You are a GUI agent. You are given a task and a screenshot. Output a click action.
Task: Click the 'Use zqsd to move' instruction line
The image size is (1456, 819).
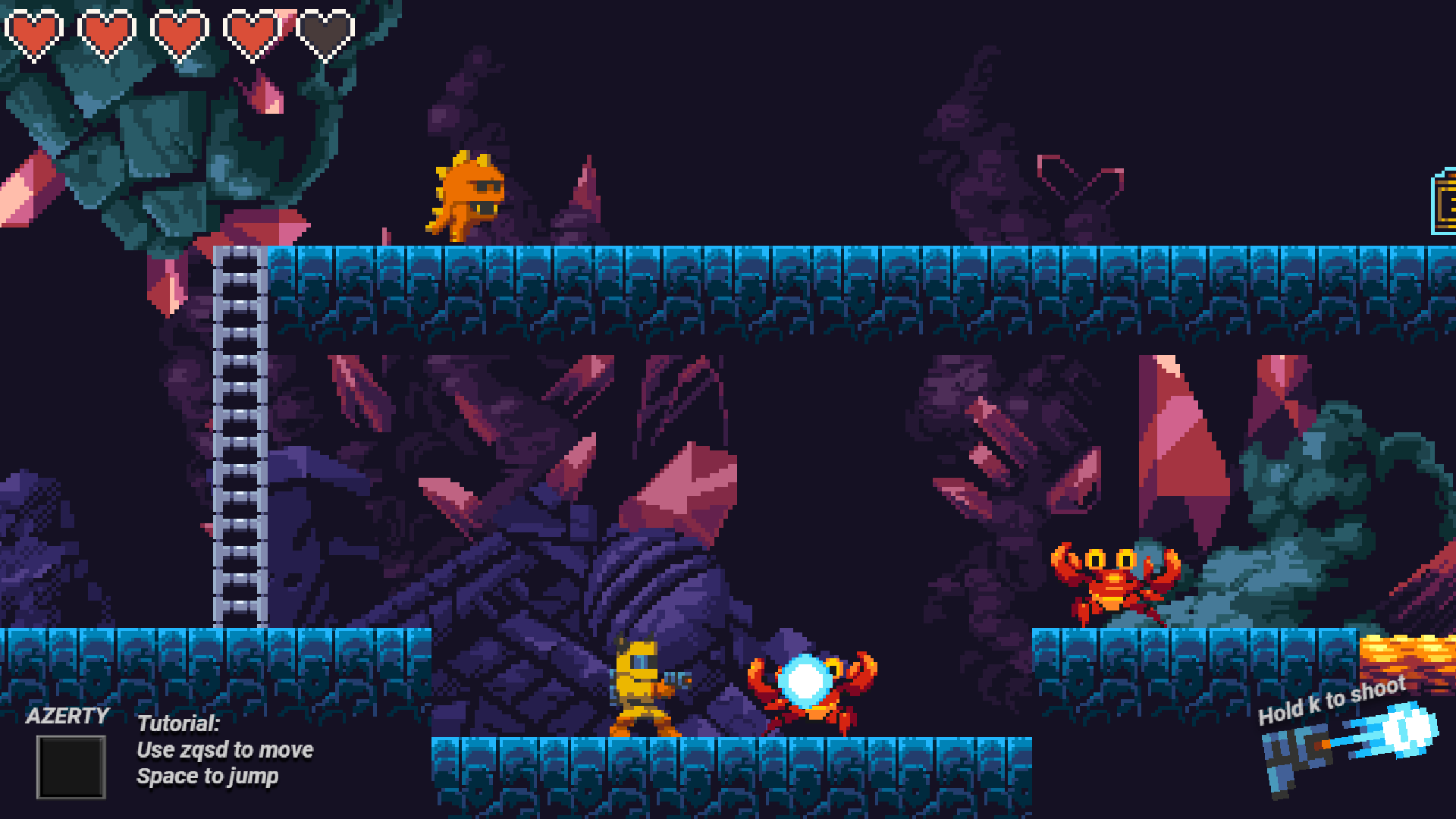[224, 750]
